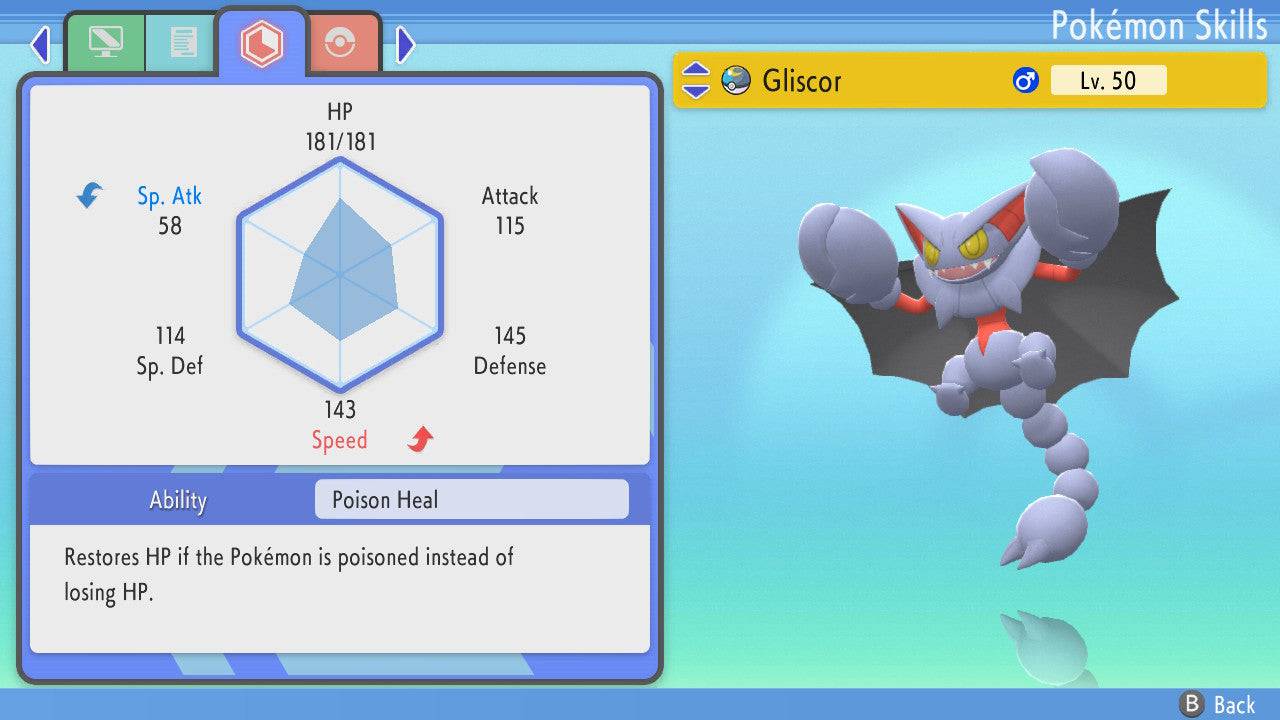Click the stat distribution hexagon chart
1280x720 pixels.
(x=340, y=277)
